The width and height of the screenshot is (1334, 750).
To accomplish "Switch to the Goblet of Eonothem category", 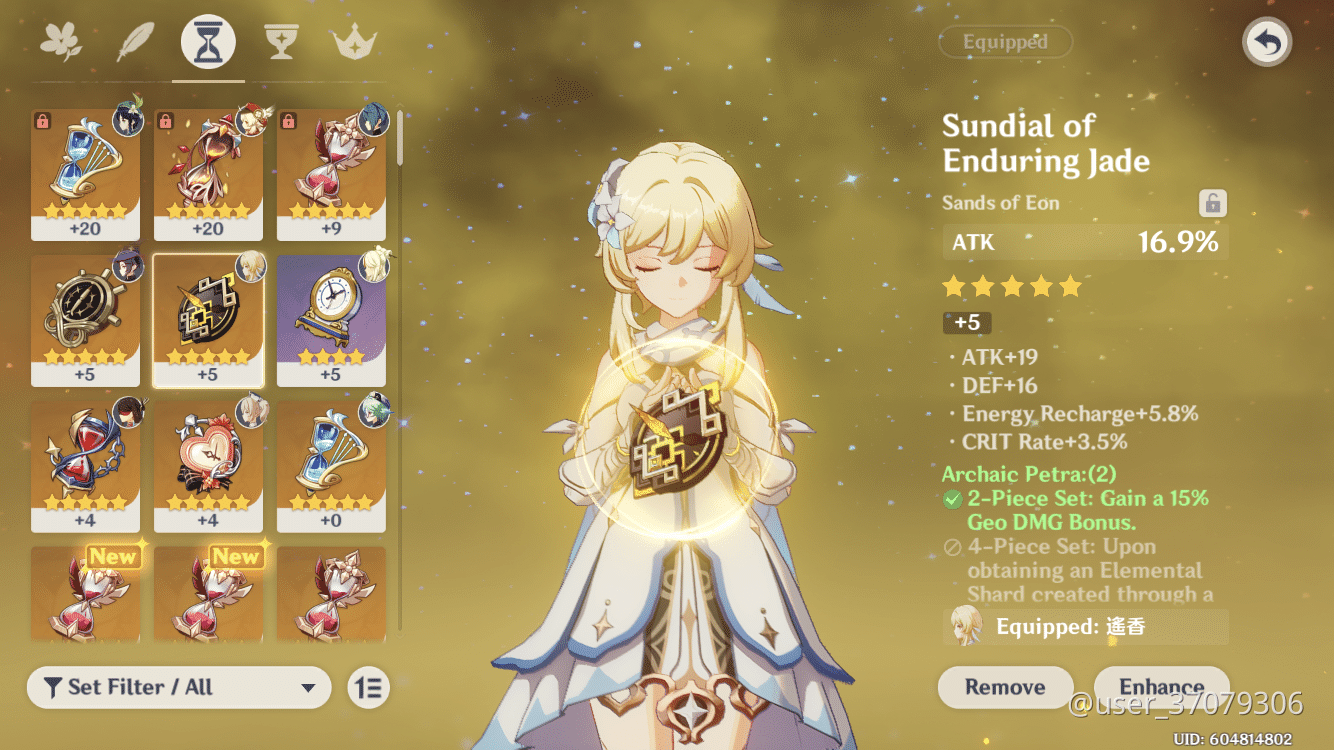I will [x=281, y=41].
